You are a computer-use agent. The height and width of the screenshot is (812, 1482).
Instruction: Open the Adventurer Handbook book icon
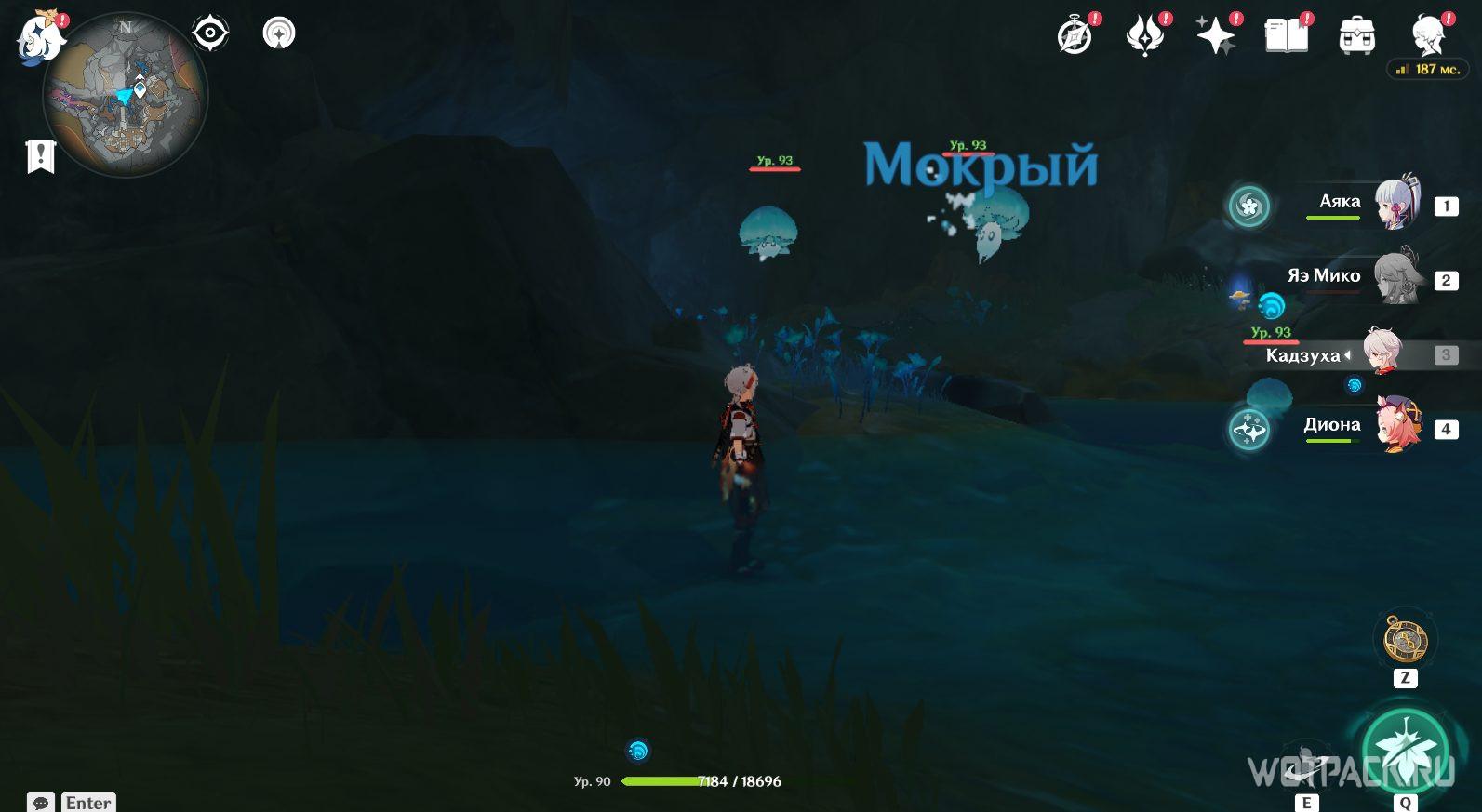click(x=1287, y=36)
